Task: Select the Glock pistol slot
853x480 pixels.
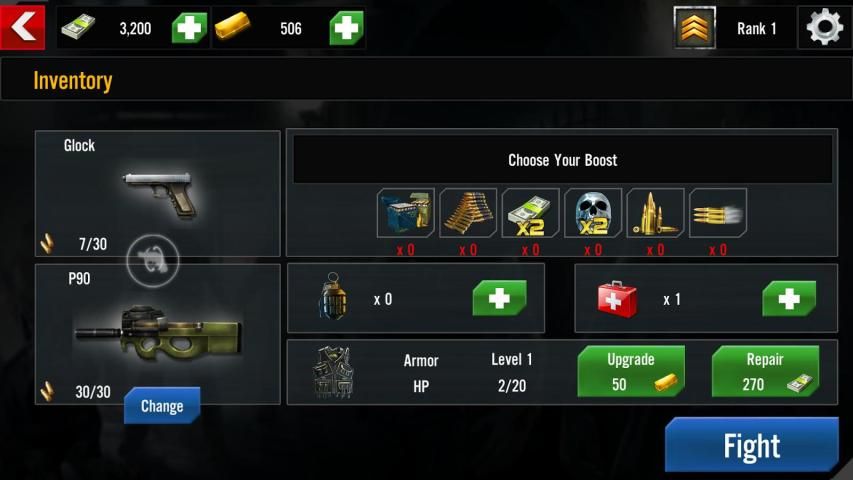Action: [x=158, y=191]
